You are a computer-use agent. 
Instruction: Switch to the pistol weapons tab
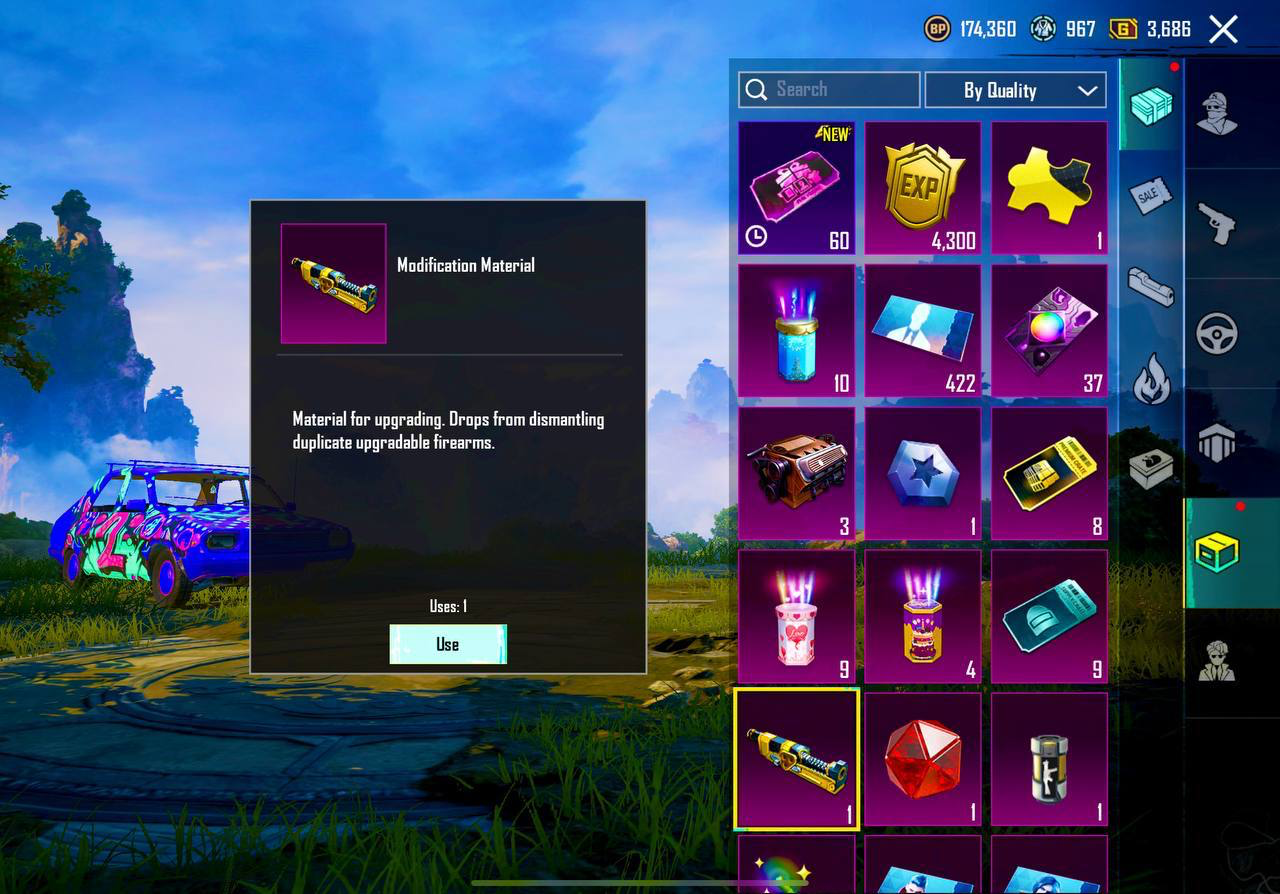[x=1217, y=222]
